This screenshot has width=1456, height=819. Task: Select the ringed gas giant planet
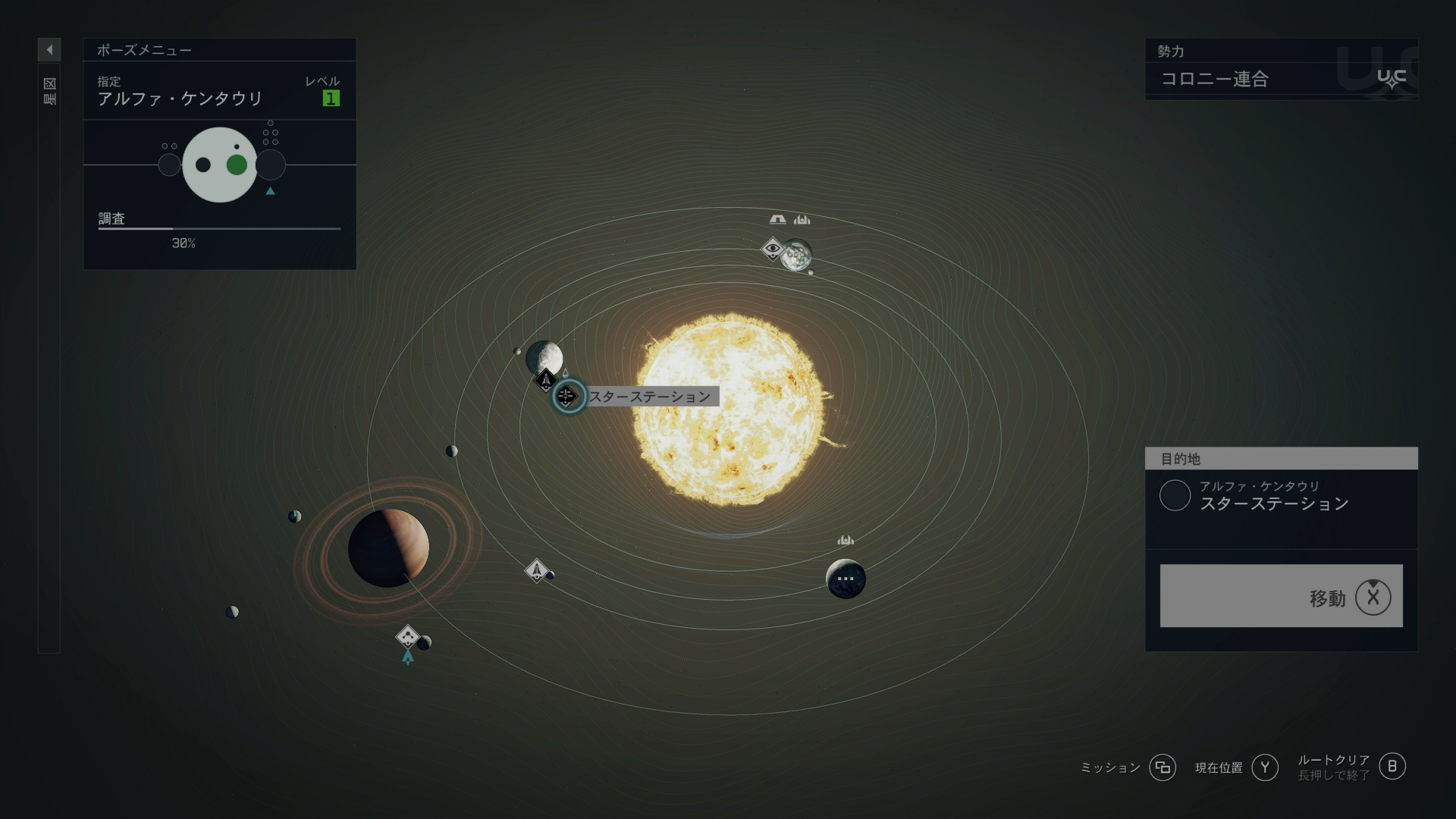(388, 548)
